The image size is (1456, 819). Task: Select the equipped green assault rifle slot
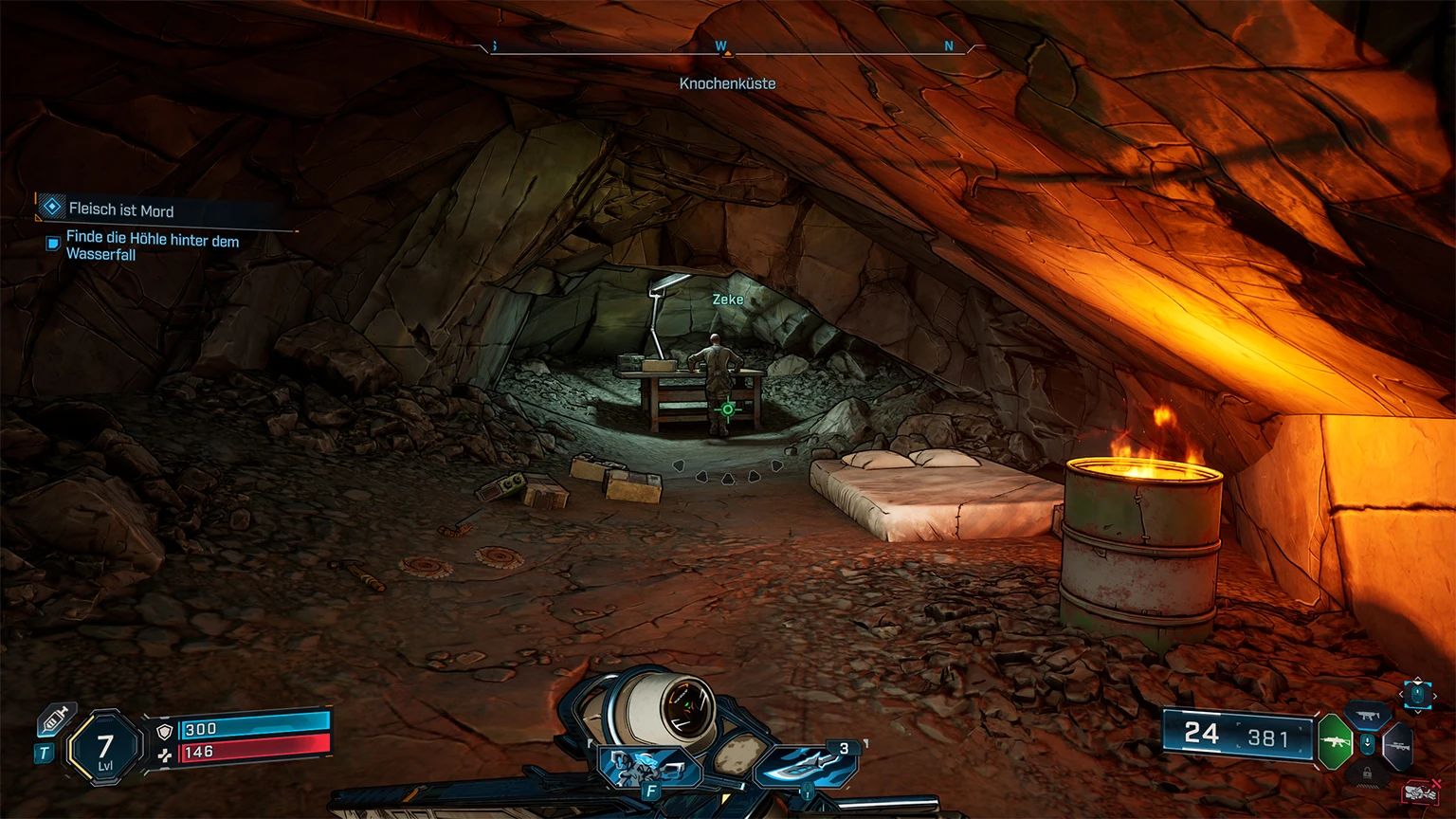pyautogui.click(x=1336, y=742)
